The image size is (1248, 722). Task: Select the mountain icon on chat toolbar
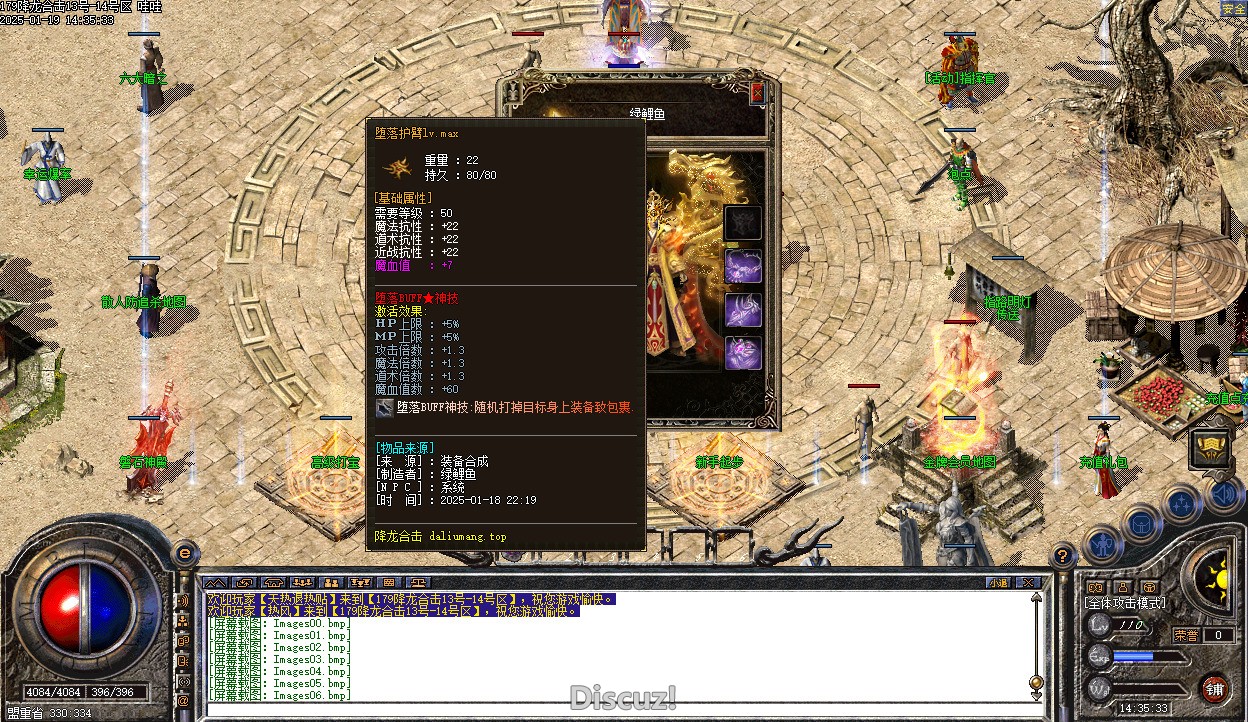pos(216,582)
